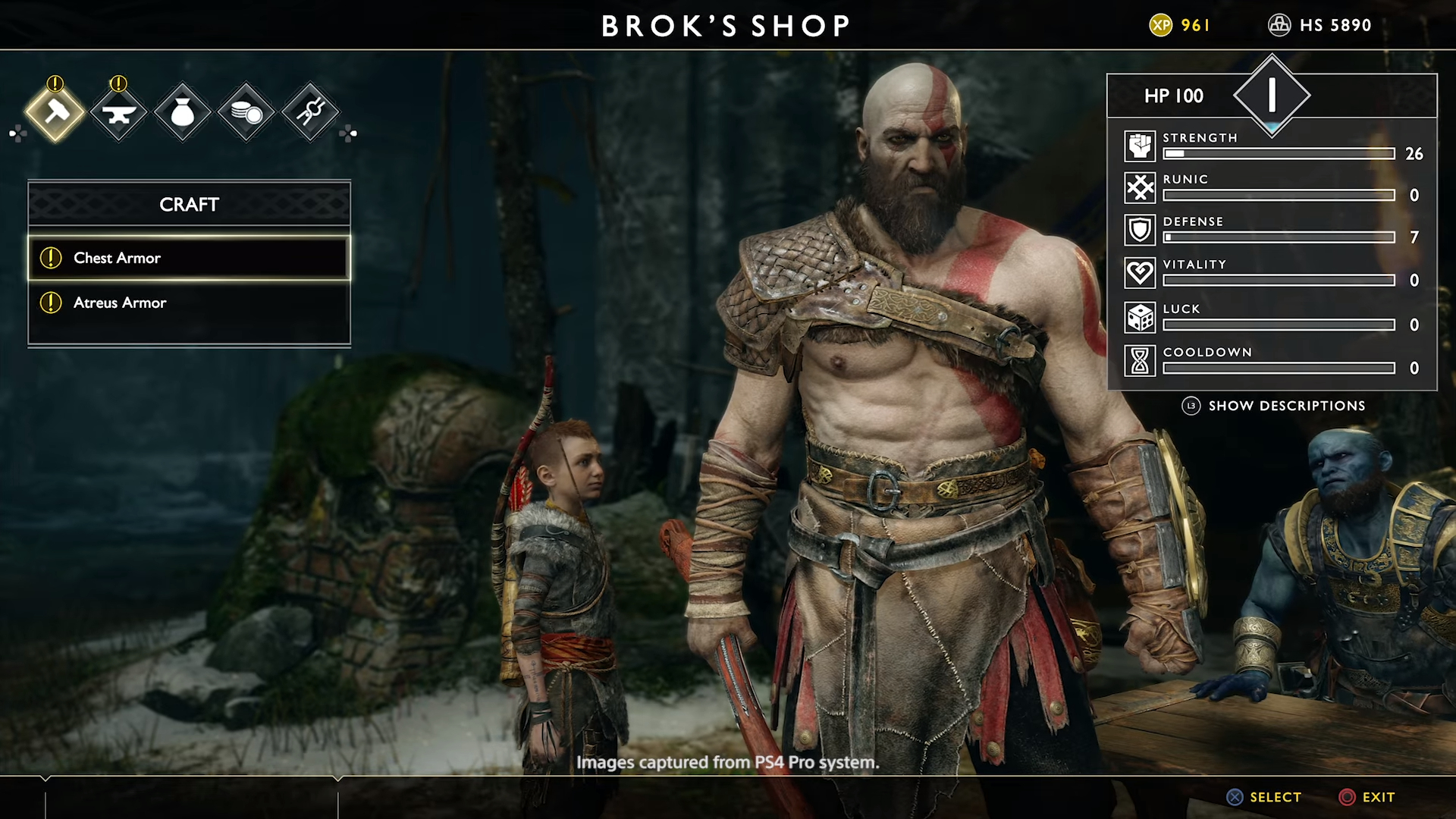Select the Defense stat row
Viewport: 1456px width, 819px height.
[1274, 231]
